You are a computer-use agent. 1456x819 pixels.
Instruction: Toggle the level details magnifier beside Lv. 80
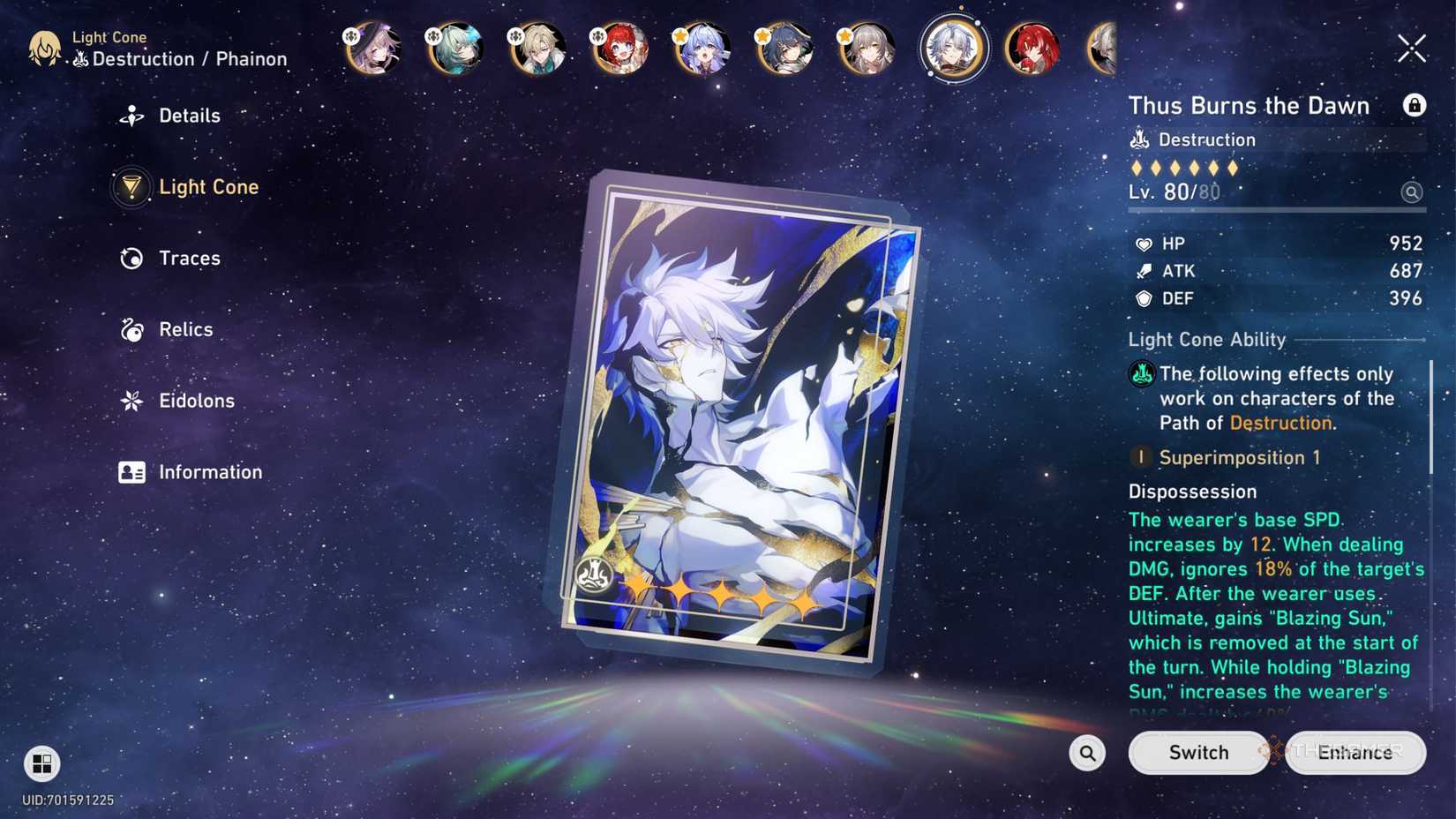click(1413, 192)
